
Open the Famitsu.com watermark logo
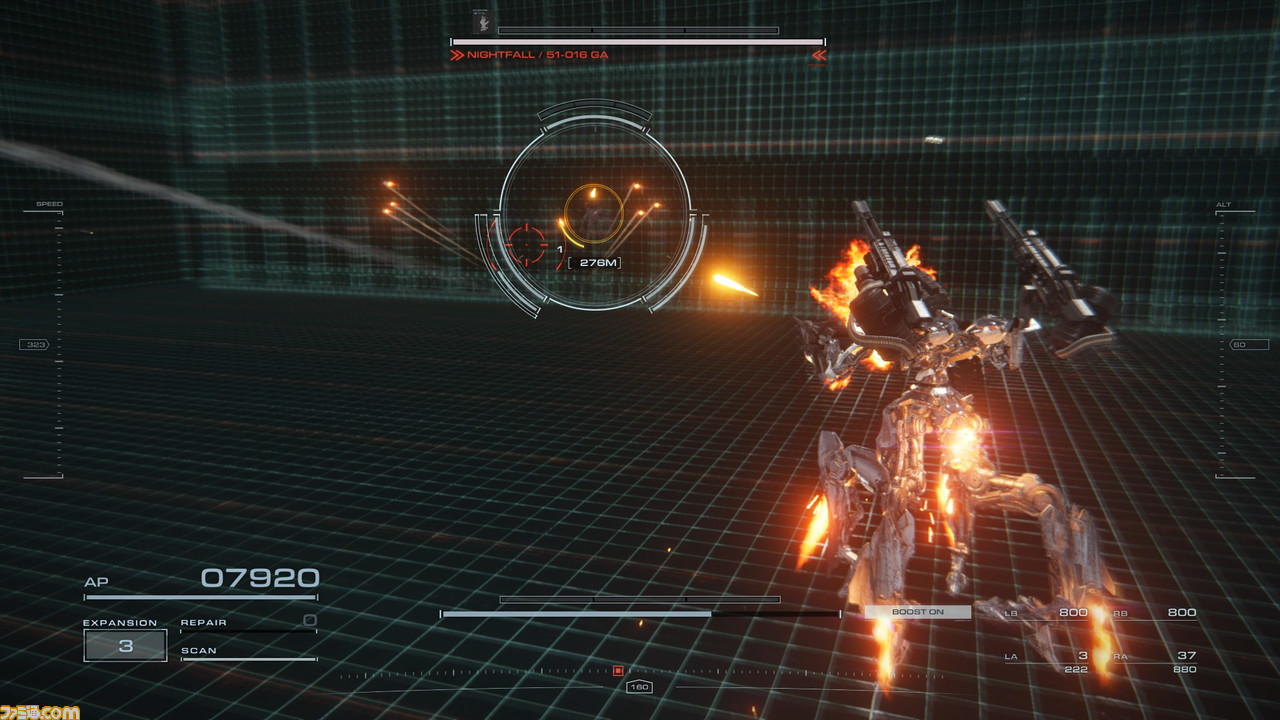pyautogui.click(x=40, y=710)
